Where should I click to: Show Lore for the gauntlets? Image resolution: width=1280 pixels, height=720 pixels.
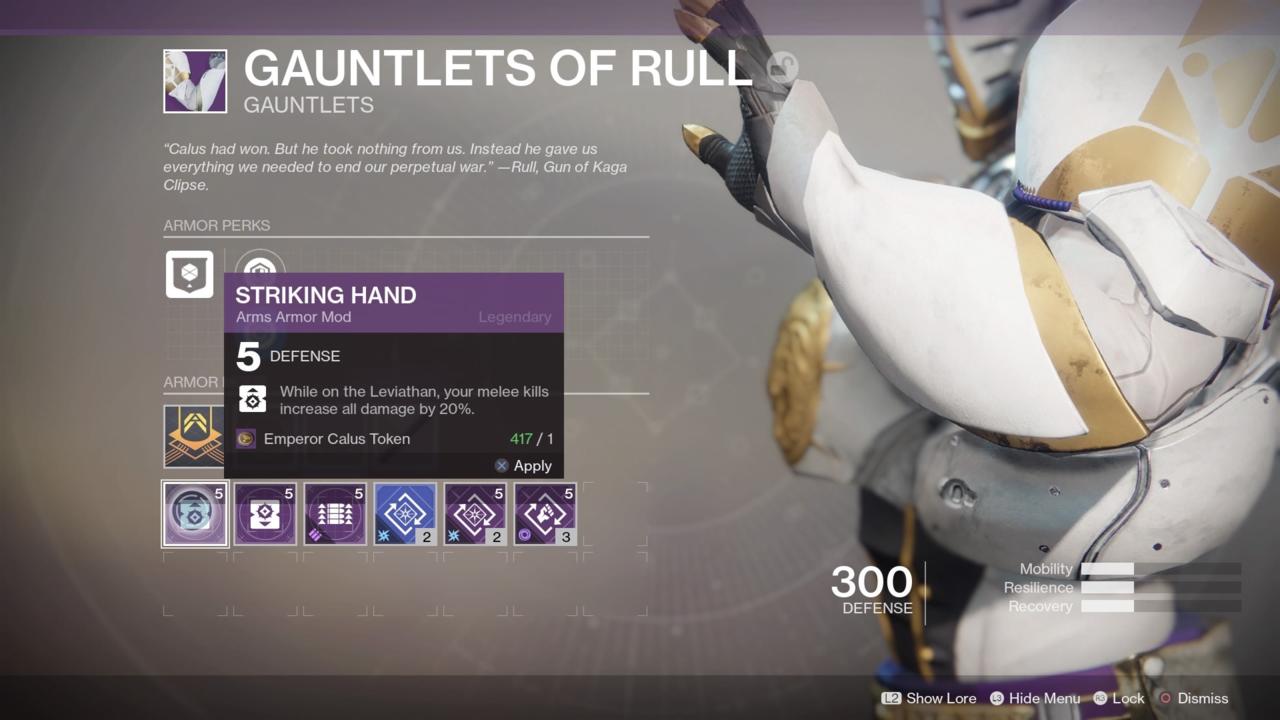(929, 698)
